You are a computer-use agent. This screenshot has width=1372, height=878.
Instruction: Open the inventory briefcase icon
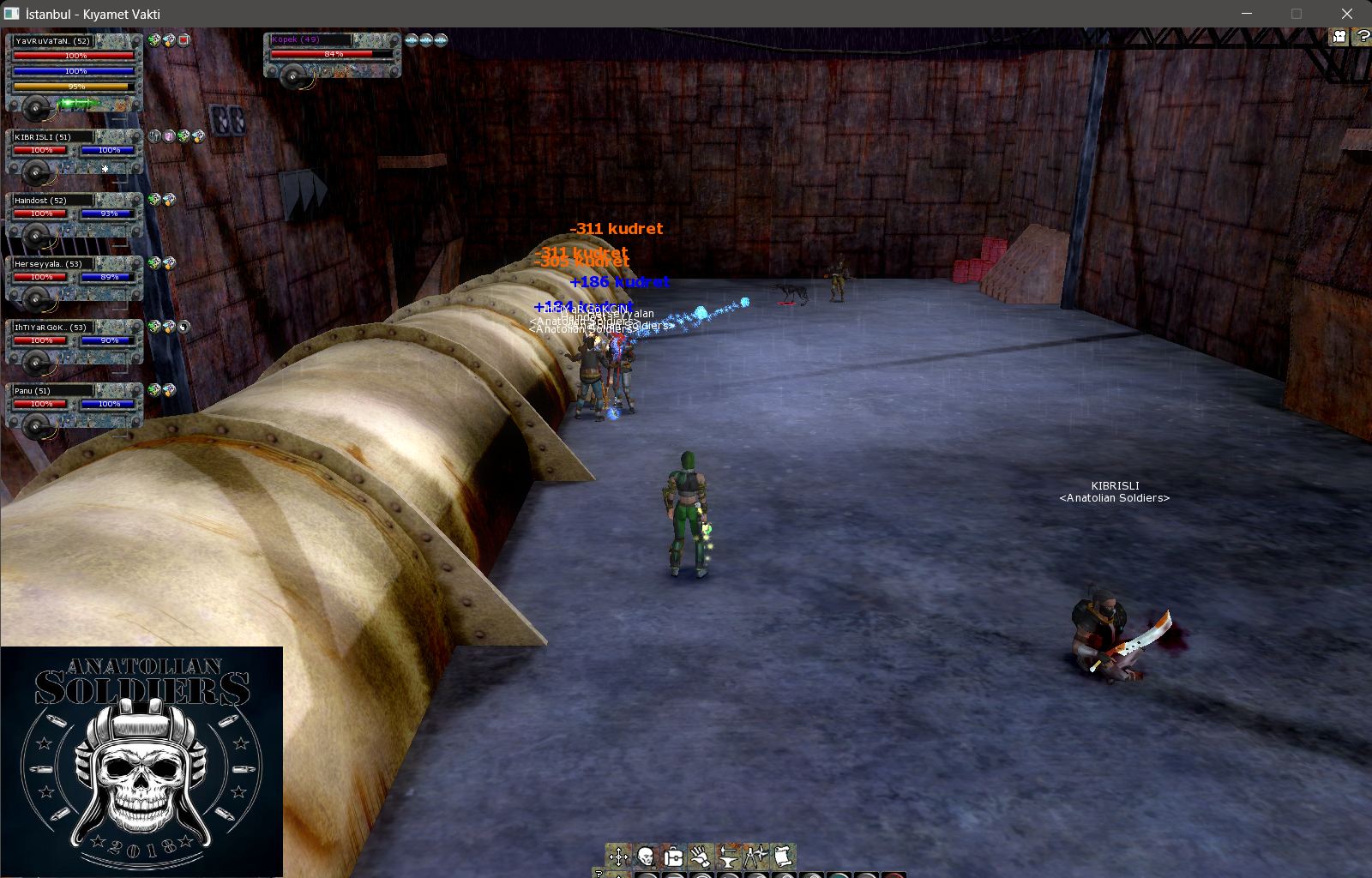tap(673, 856)
